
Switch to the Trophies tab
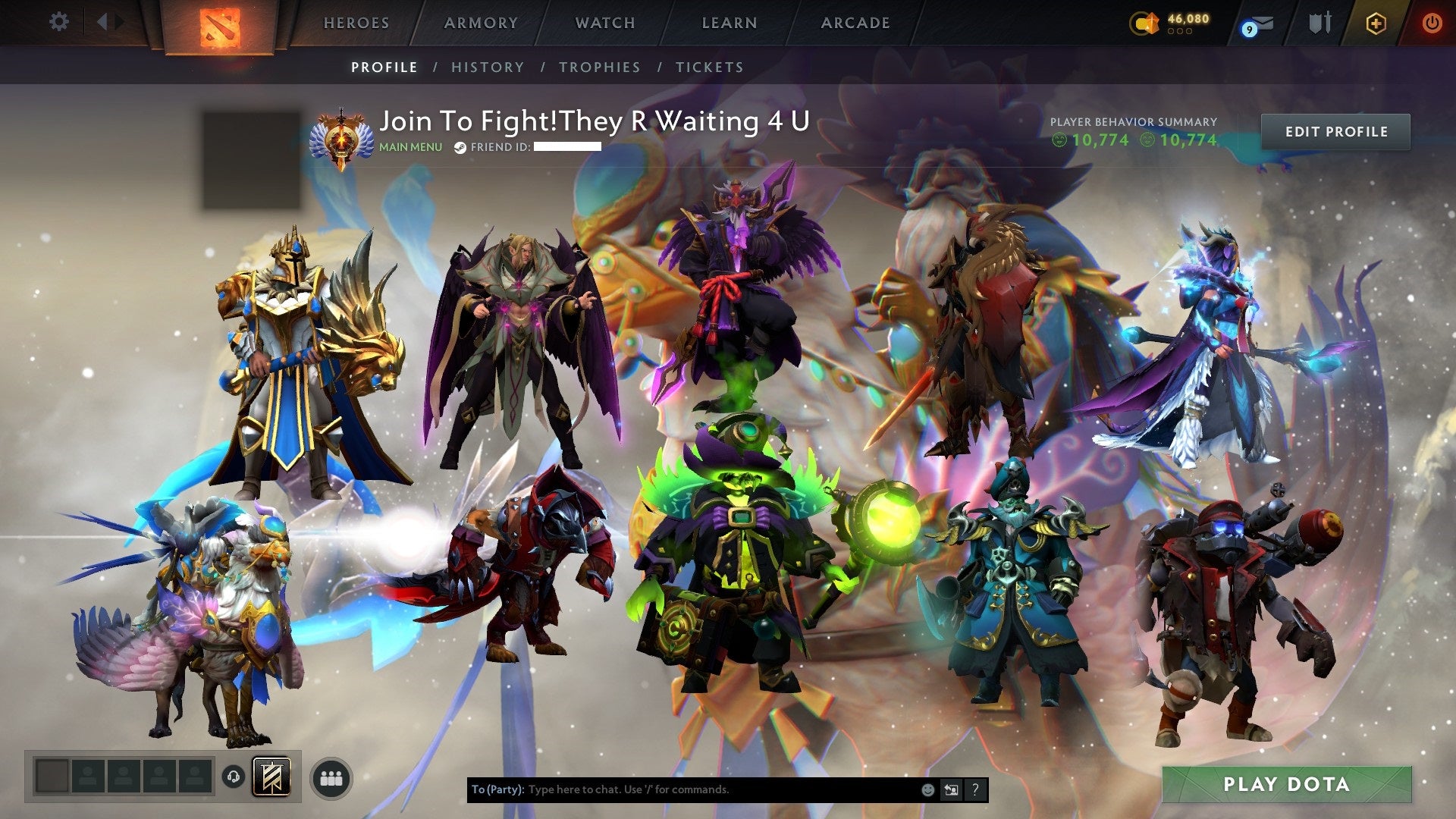pyautogui.click(x=601, y=67)
